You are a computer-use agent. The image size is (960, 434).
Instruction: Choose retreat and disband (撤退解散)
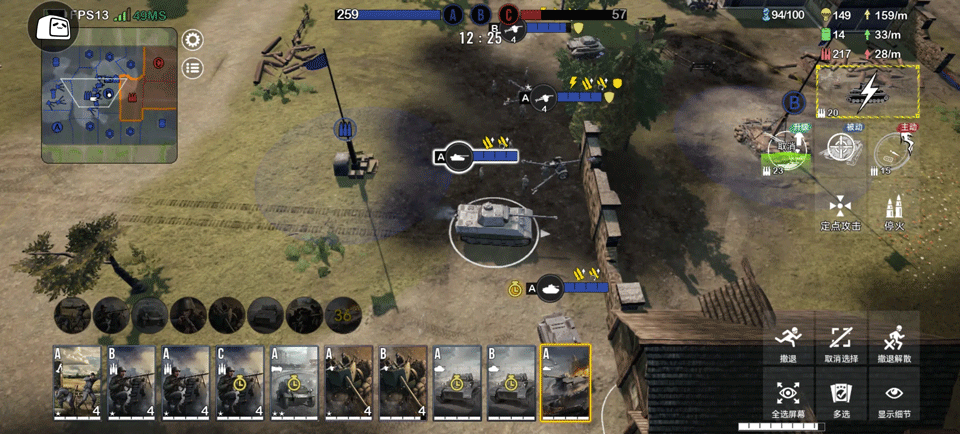(x=894, y=342)
